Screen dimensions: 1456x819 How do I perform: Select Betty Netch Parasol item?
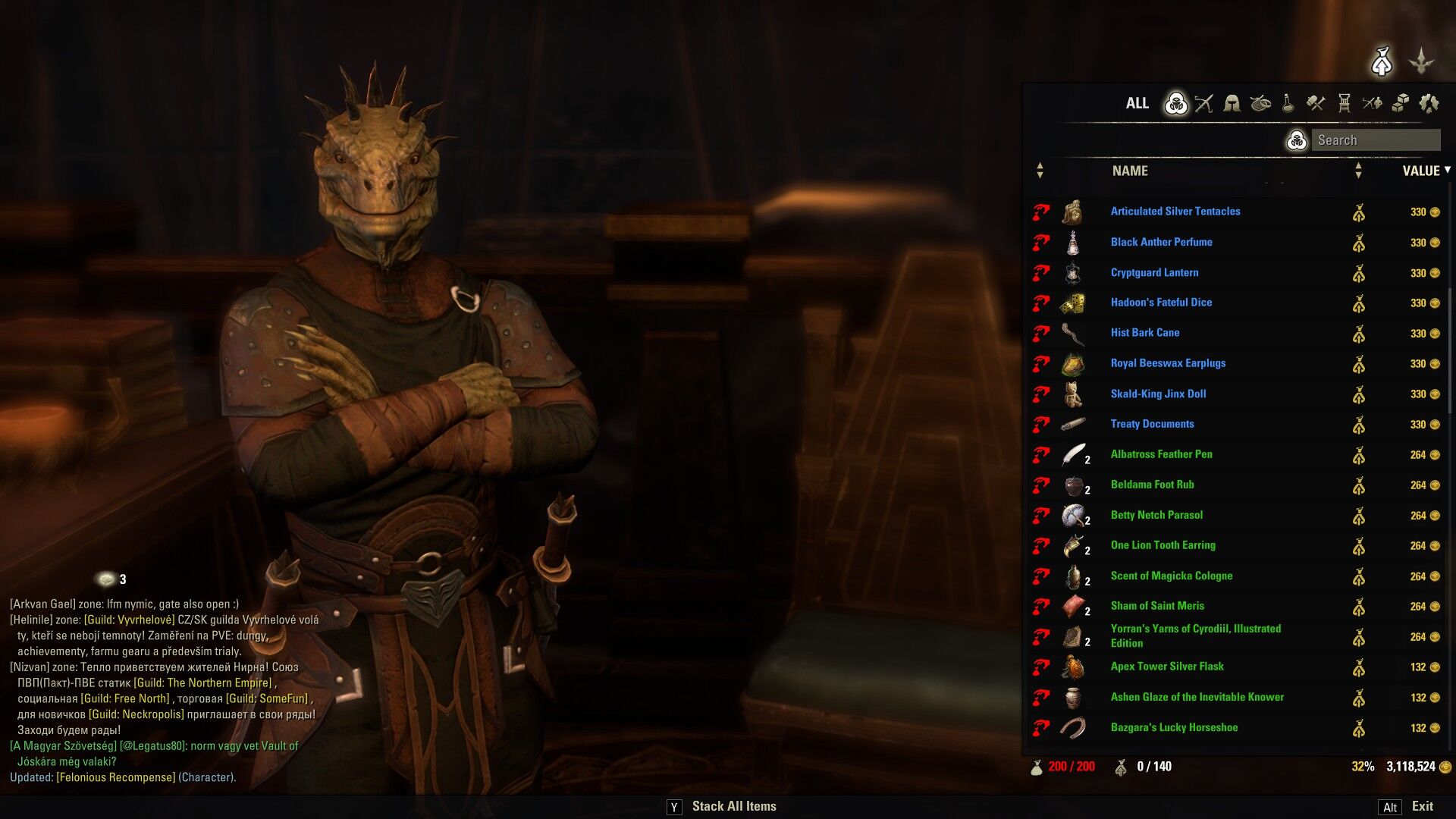[1156, 515]
